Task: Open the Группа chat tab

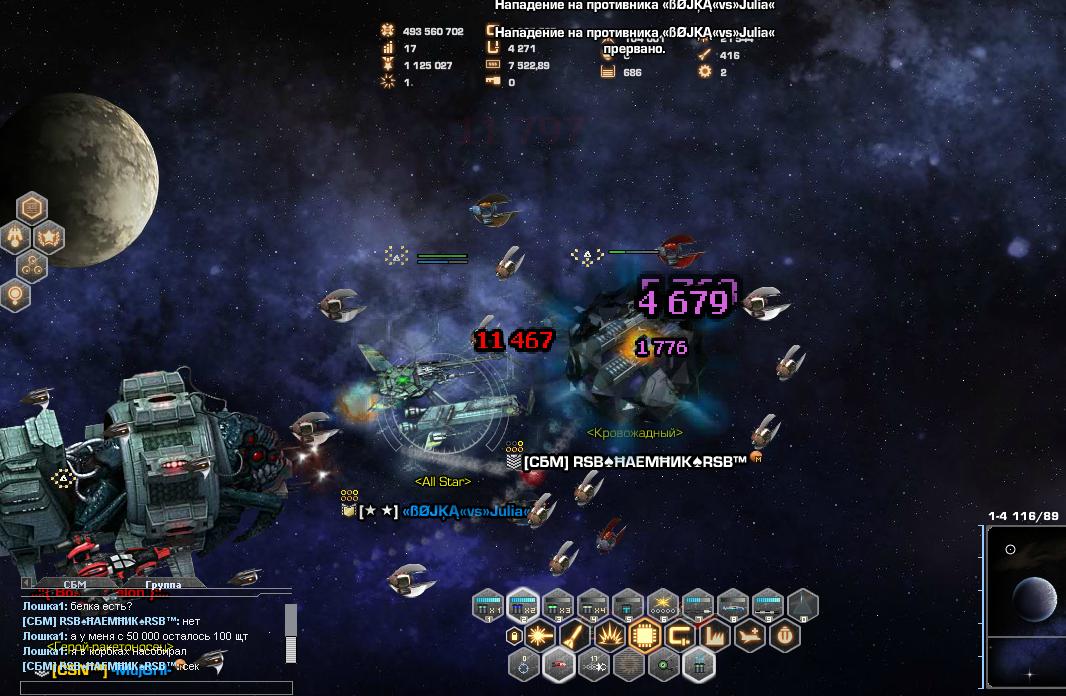Action: [x=163, y=584]
